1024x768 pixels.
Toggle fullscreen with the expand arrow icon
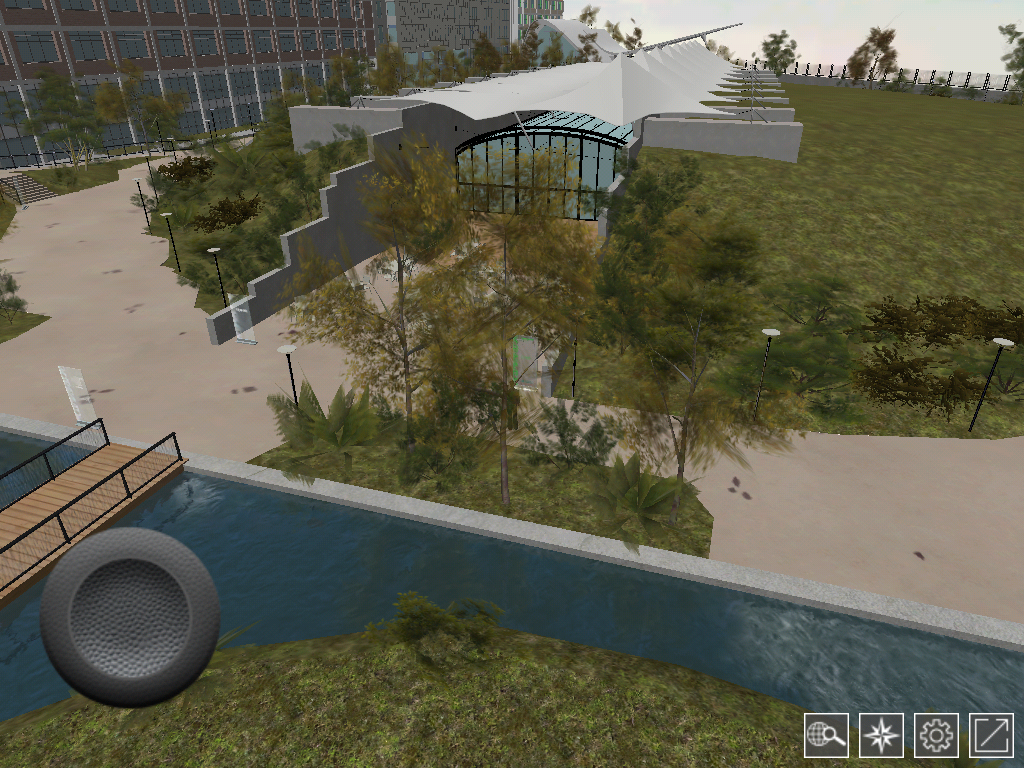click(x=992, y=735)
